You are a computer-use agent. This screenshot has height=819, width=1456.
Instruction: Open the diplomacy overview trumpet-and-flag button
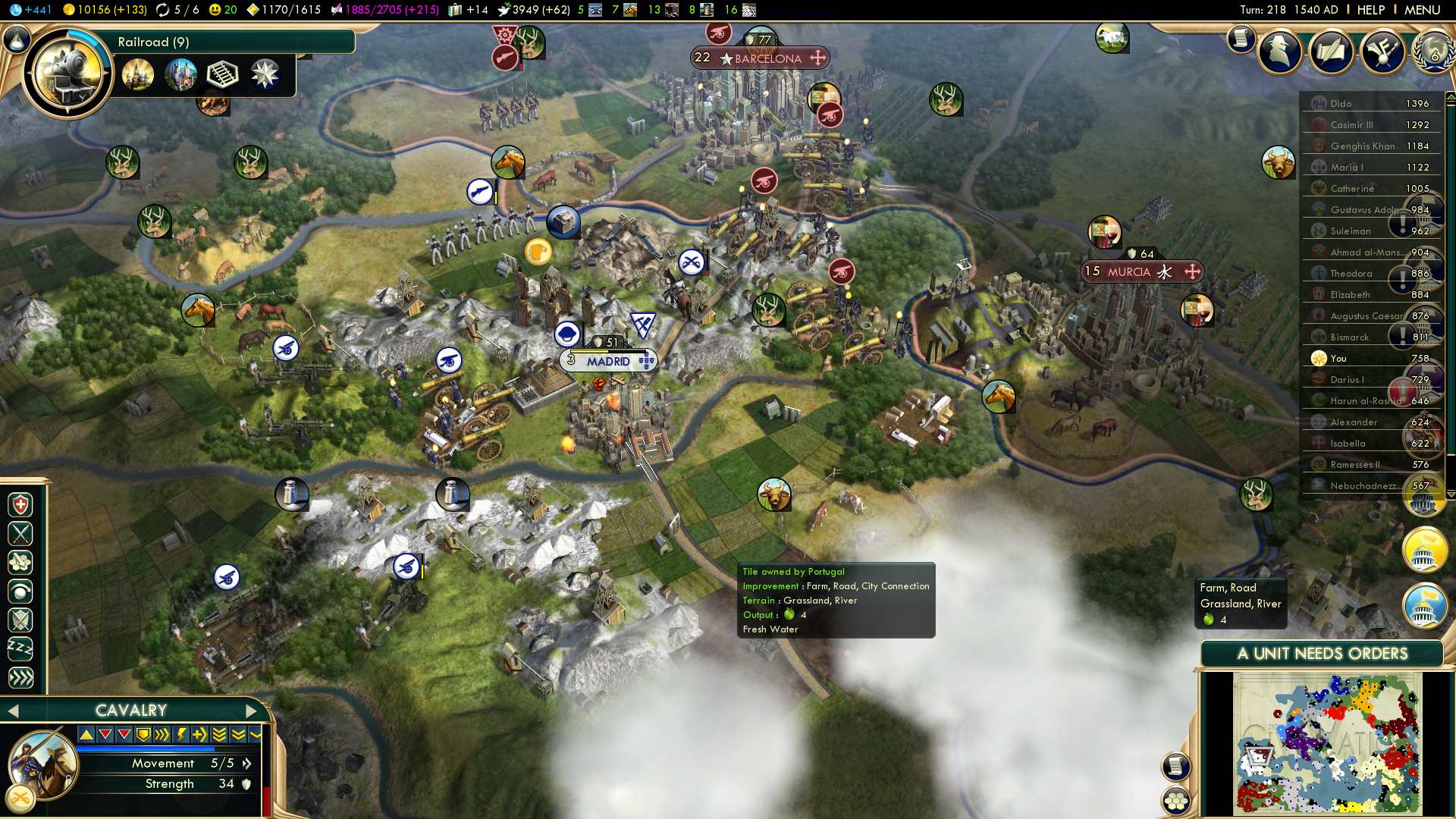point(1382,52)
